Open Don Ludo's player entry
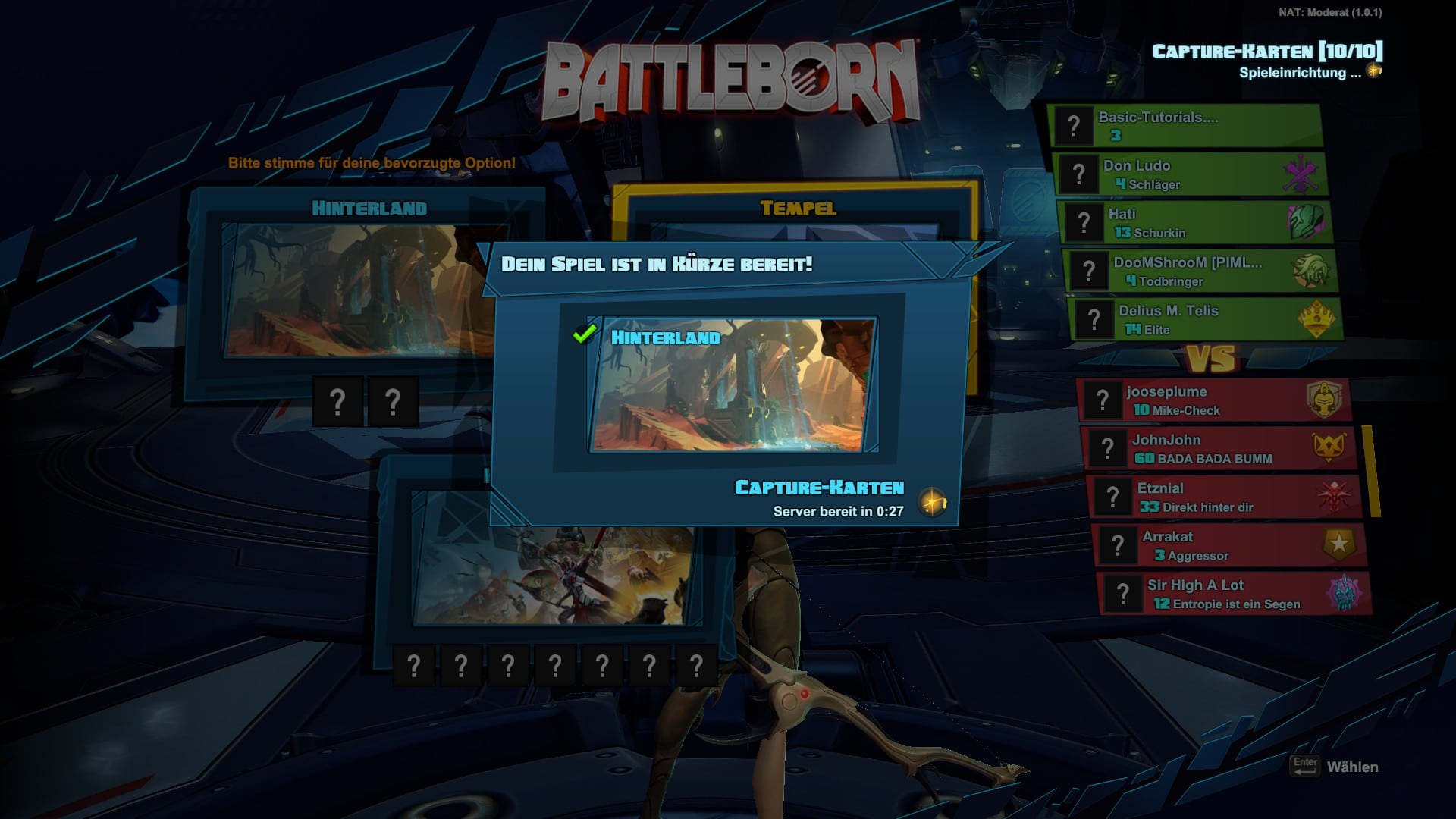The width and height of the screenshot is (1456, 819). click(1189, 174)
